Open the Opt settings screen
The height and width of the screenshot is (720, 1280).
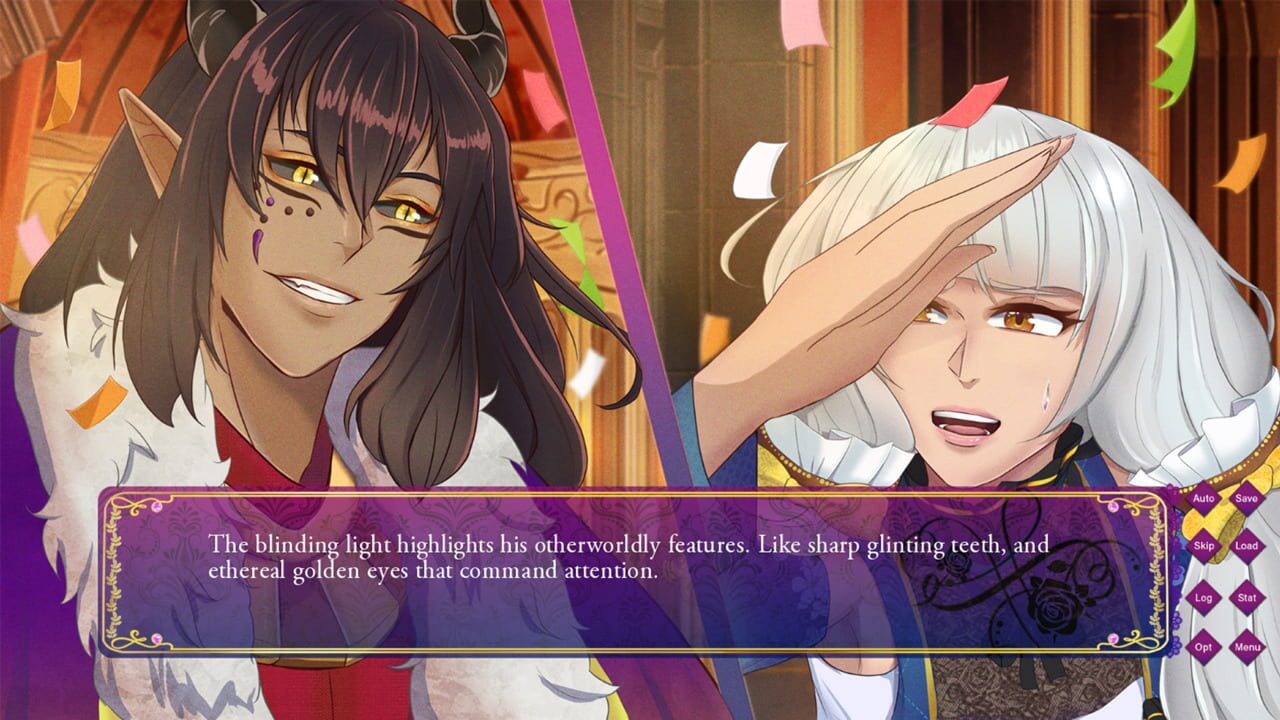(1203, 646)
